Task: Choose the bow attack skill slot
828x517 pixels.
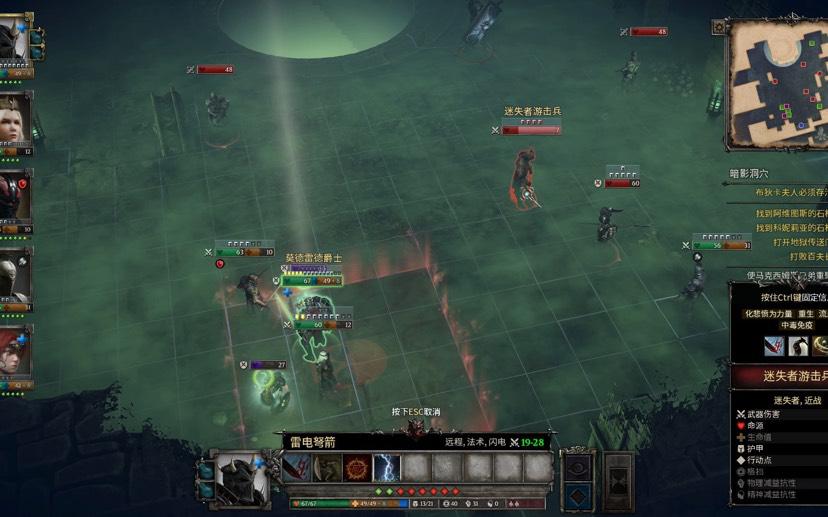Action: 326,468
